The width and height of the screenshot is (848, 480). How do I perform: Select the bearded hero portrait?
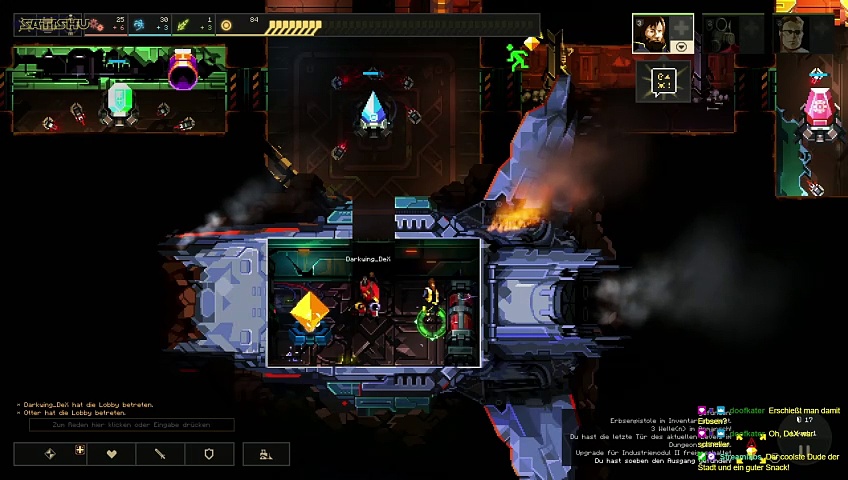651,34
